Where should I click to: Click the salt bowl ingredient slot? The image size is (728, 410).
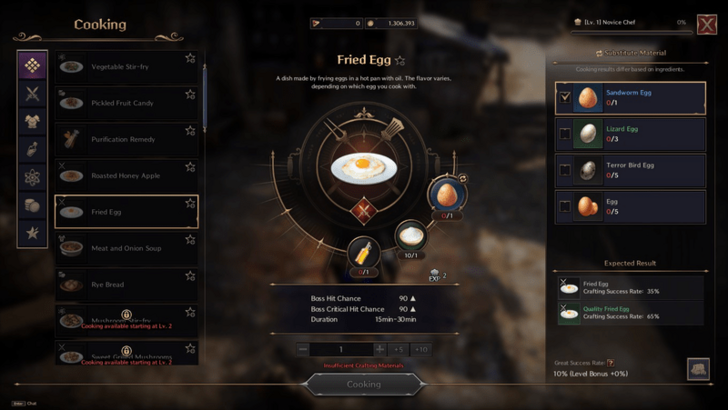pos(409,236)
